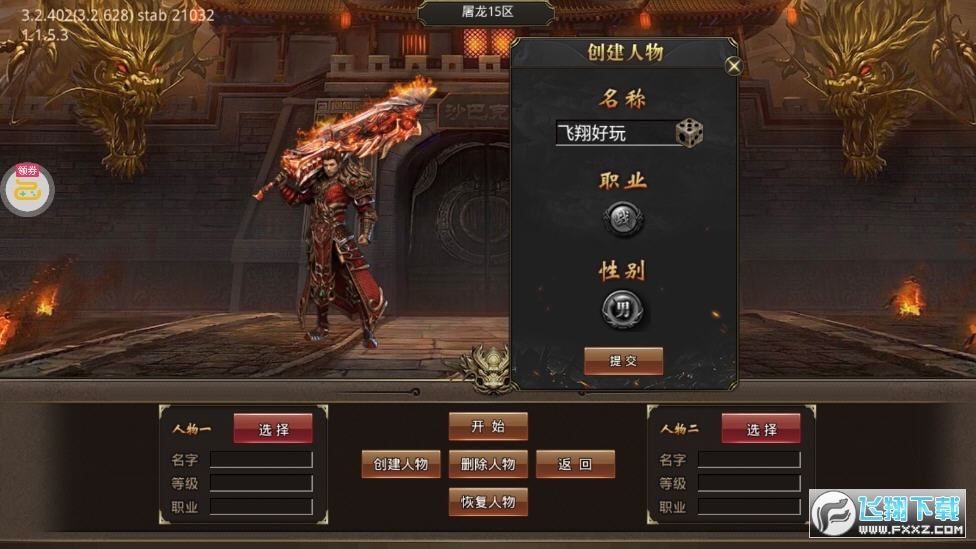Go back with the 返回 button
Screen dimensions: 976x549
pos(575,464)
